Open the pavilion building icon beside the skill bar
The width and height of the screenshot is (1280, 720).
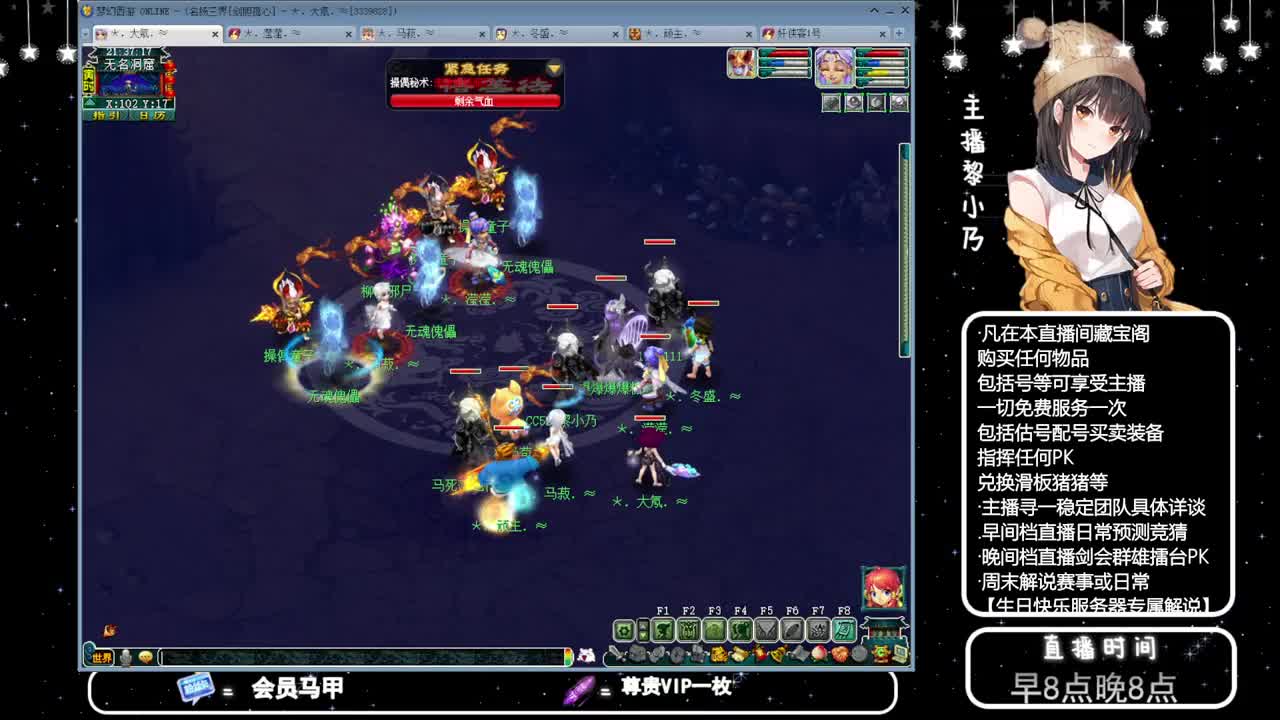[x=884, y=628]
